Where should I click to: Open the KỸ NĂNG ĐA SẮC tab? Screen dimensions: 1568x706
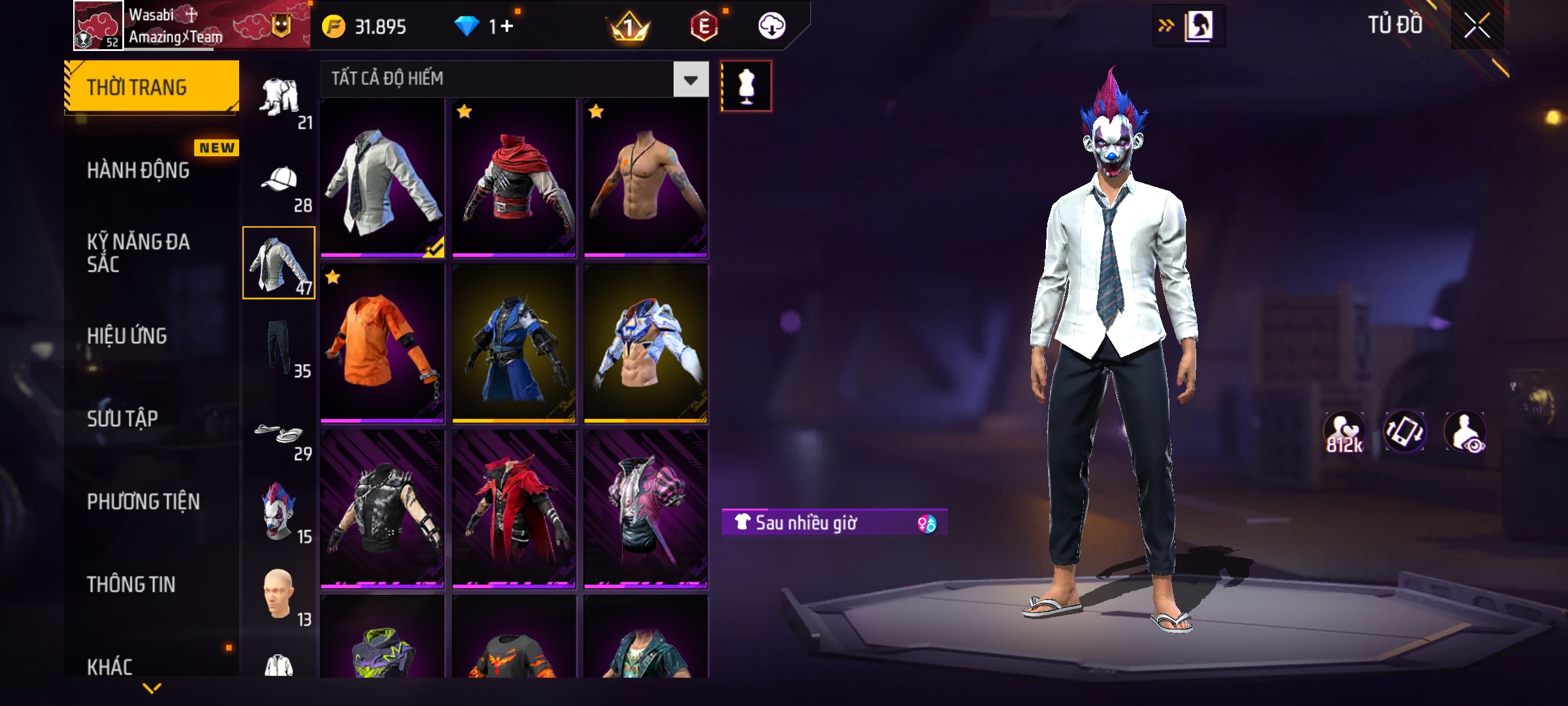coord(139,253)
